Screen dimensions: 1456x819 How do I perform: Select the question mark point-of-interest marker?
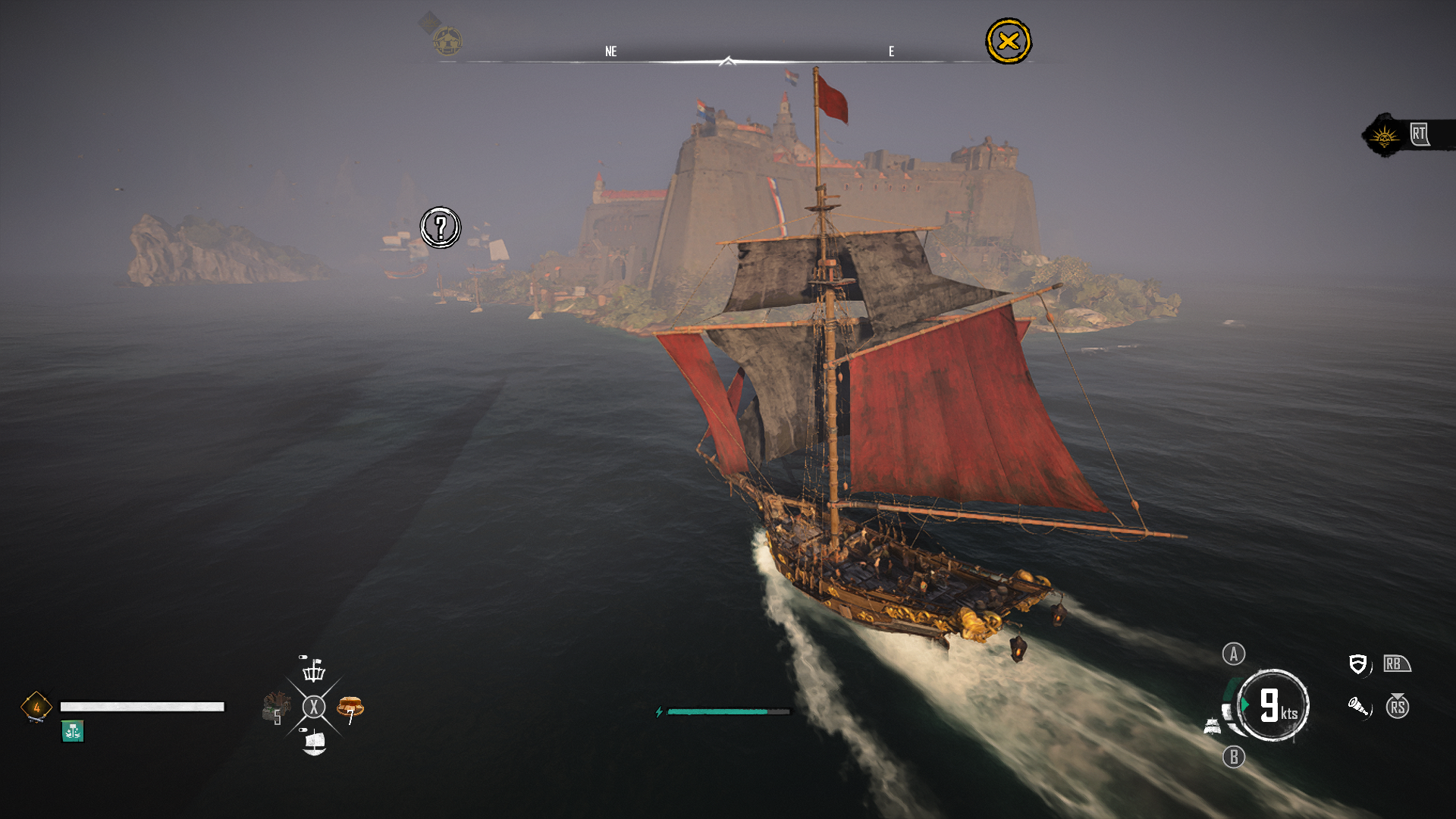click(x=441, y=227)
